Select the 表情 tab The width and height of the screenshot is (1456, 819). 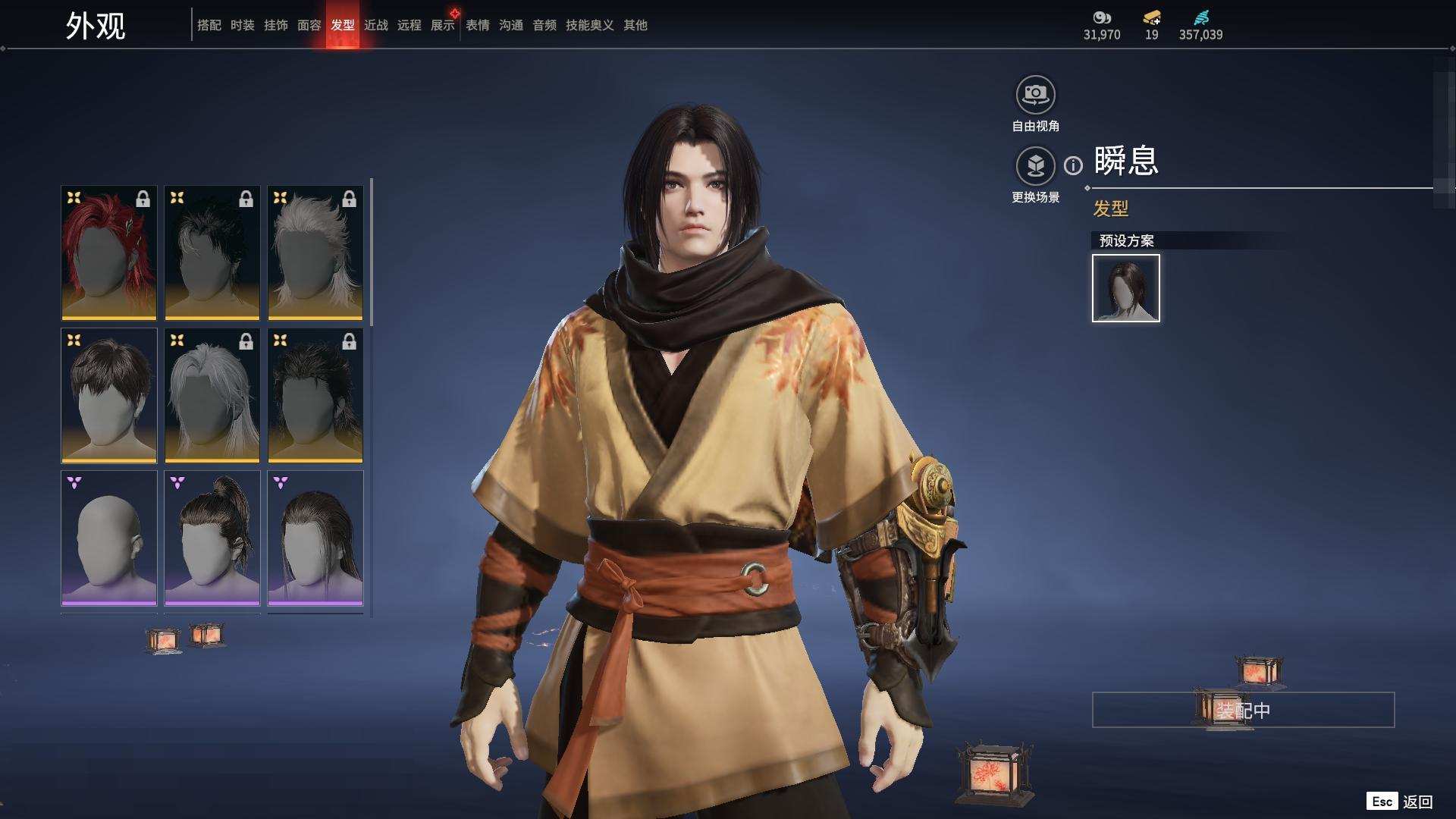pyautogui.click(x=478, y=25)
